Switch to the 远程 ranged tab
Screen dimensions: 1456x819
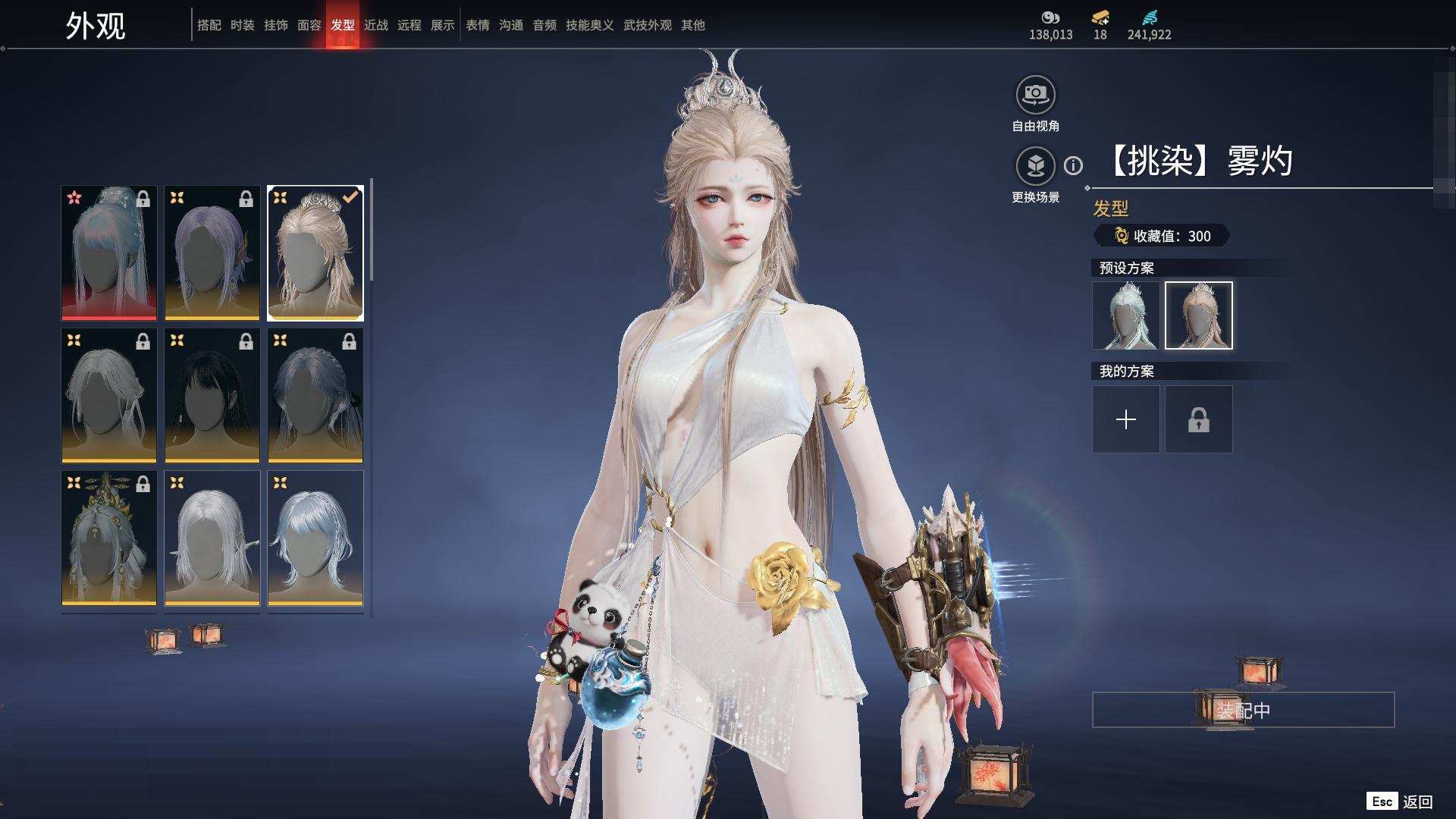pyautogui.click(x=409, y=25)
